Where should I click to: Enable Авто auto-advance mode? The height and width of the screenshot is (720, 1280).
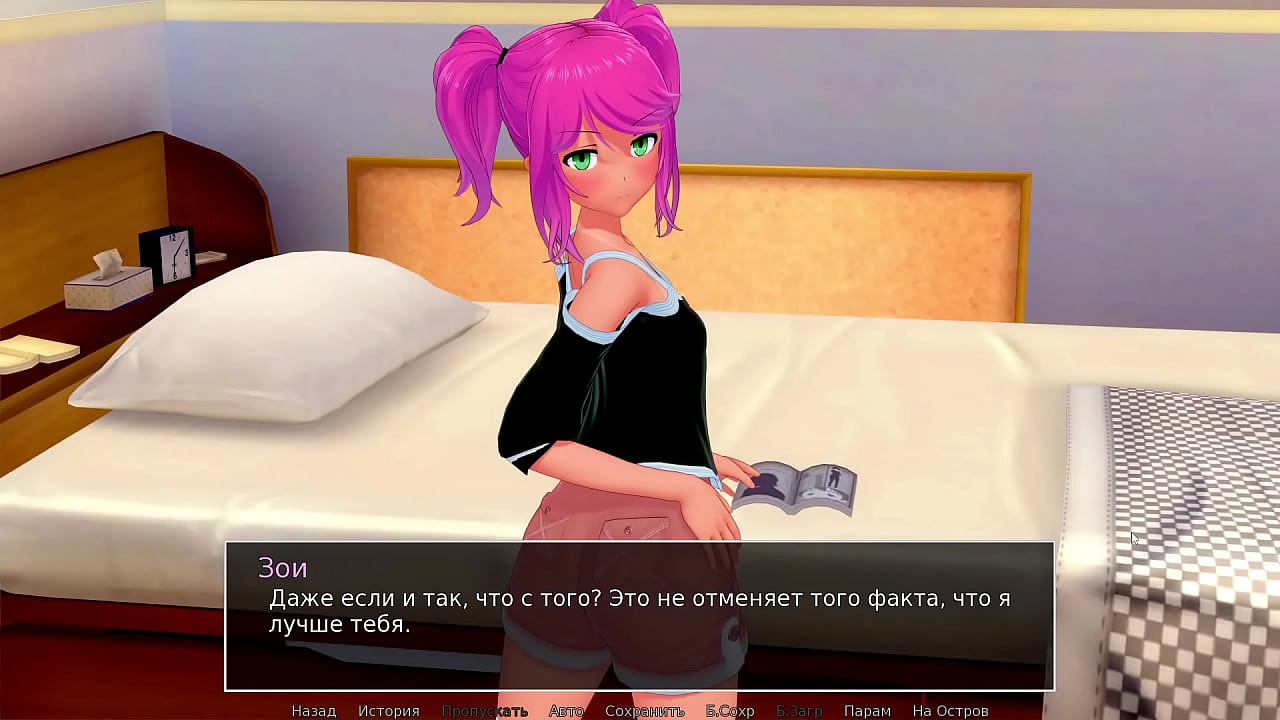pos(566,711)
